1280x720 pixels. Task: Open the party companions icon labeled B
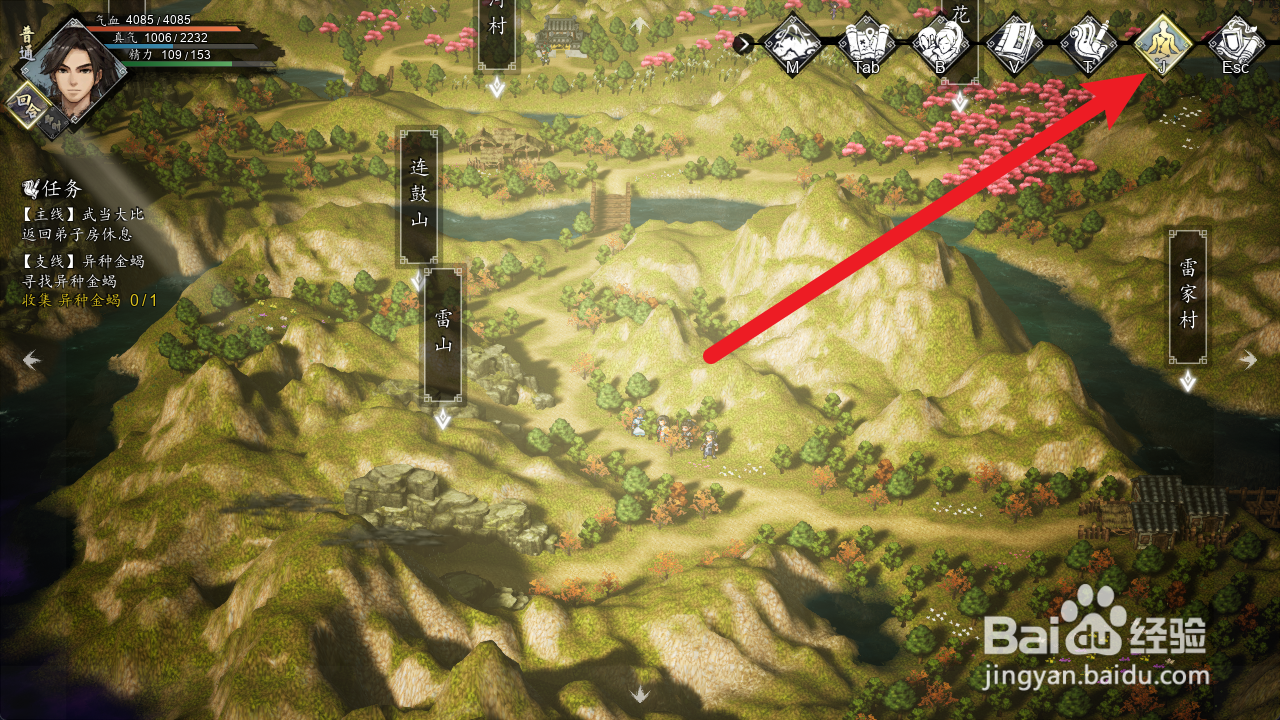pos(941,43)
